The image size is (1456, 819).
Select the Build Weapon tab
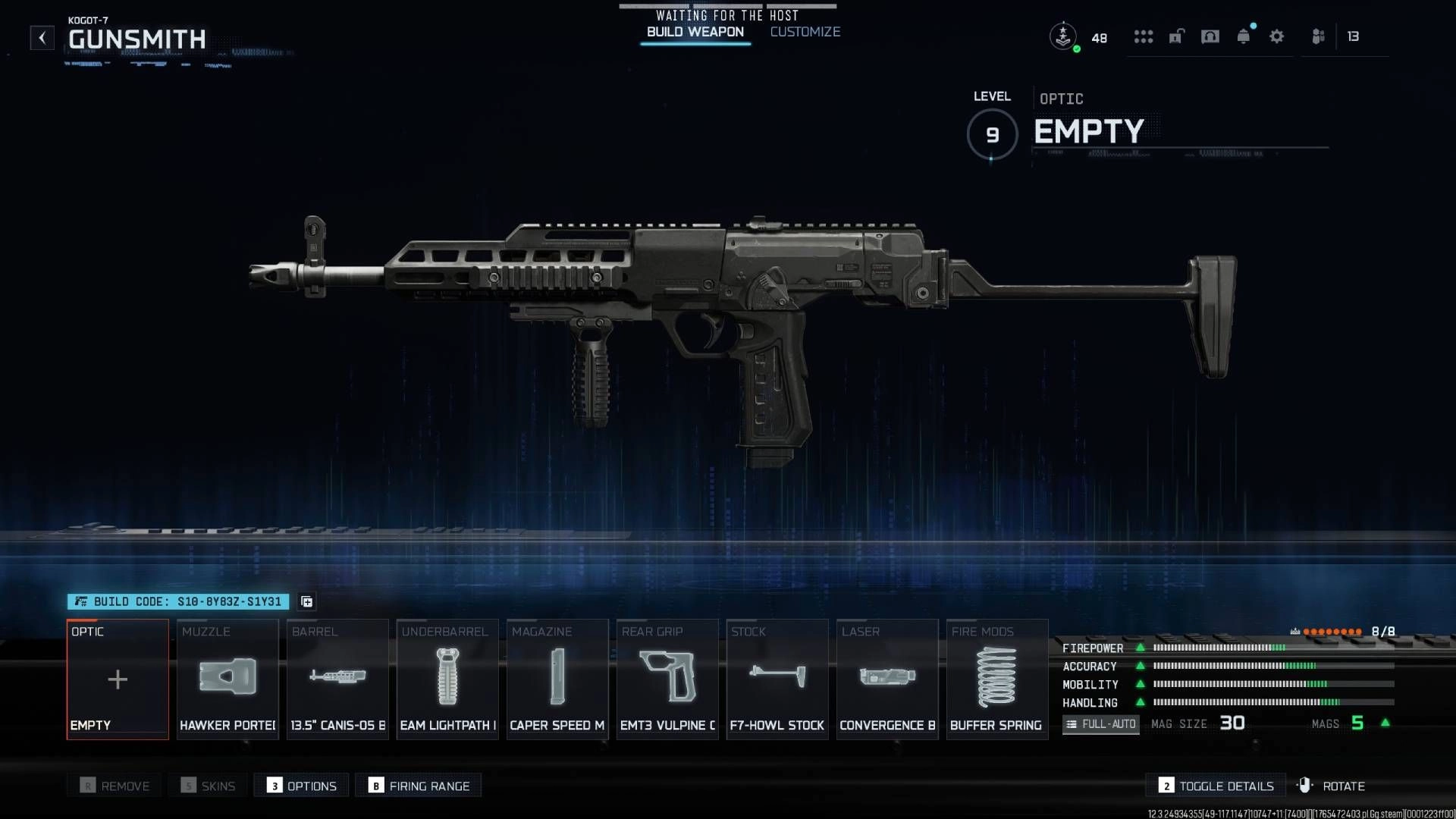695,32
